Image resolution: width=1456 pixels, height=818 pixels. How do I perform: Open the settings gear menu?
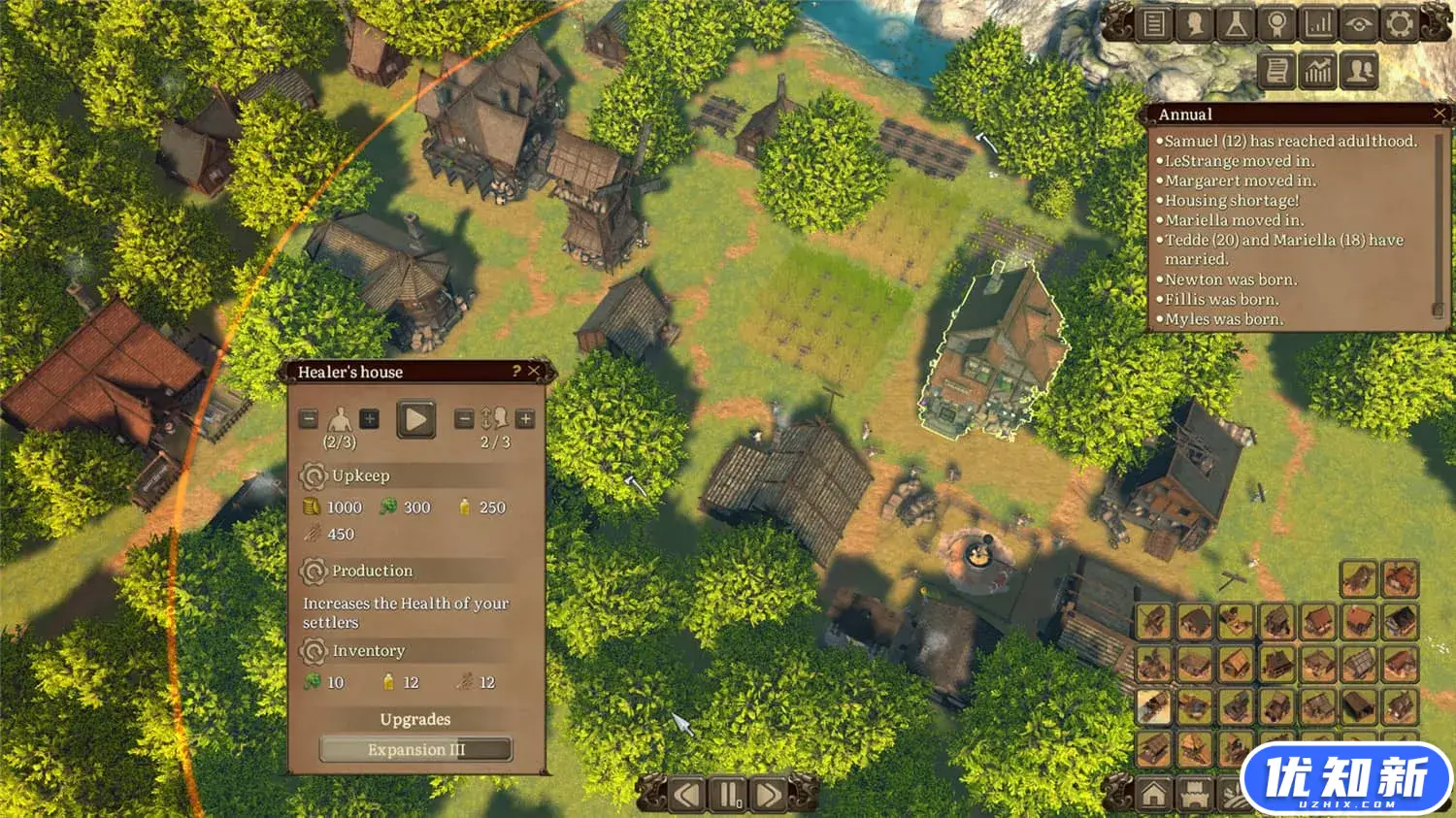point(1399,23)
